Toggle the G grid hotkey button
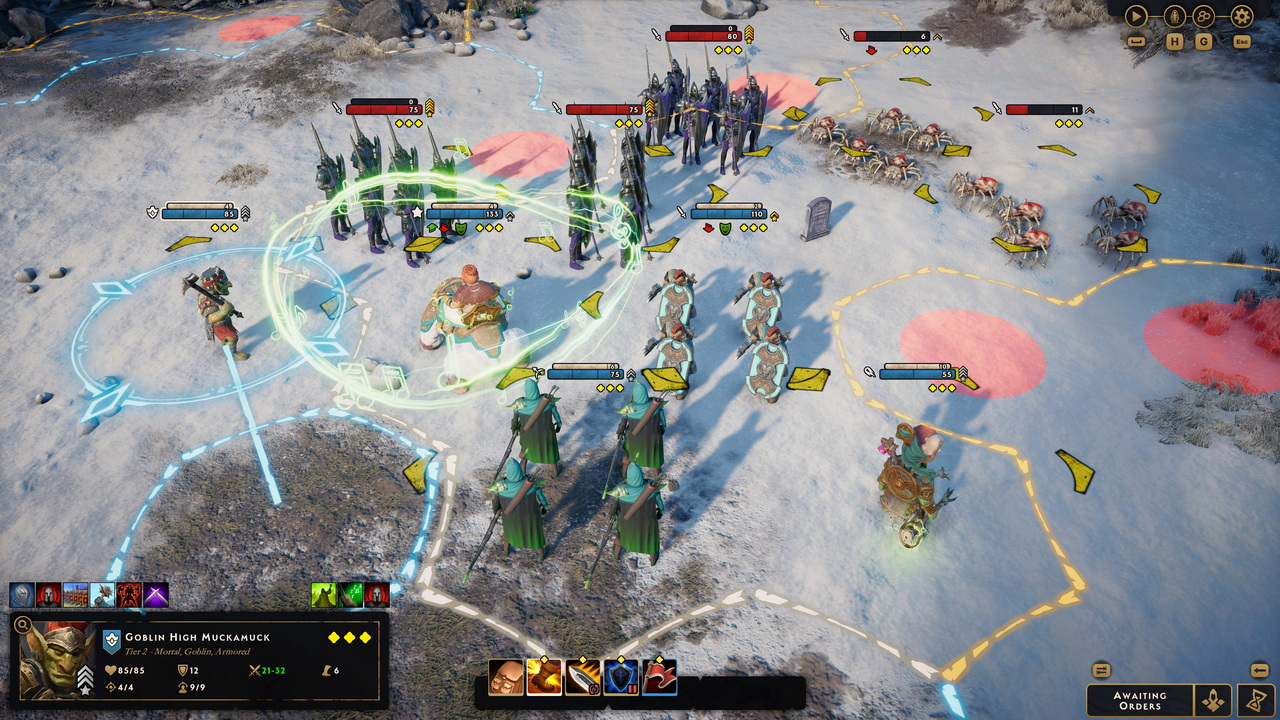The height and width of the screenshot is (720, 1280). pyautogui.click(x=1203, y=41)
